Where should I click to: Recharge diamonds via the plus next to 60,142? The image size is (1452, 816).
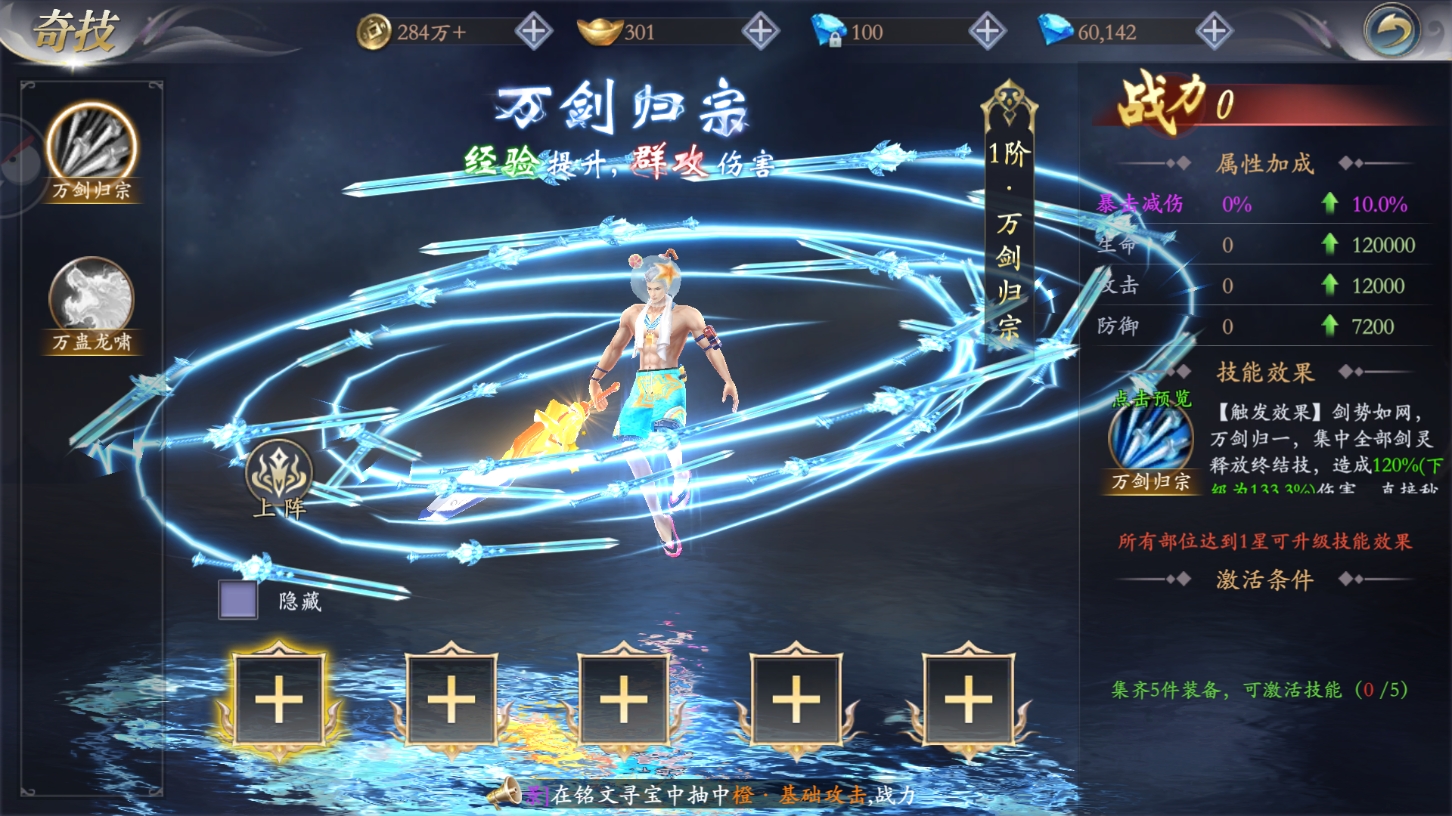[1214, 31]
